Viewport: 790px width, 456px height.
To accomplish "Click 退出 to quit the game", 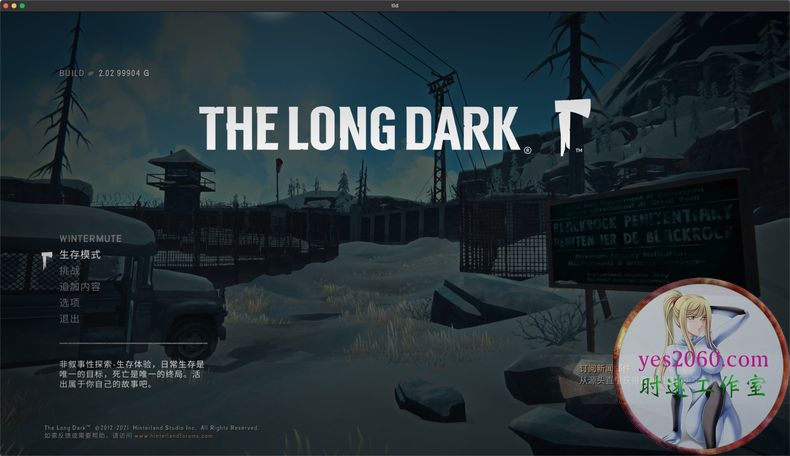I will [69, 319].
